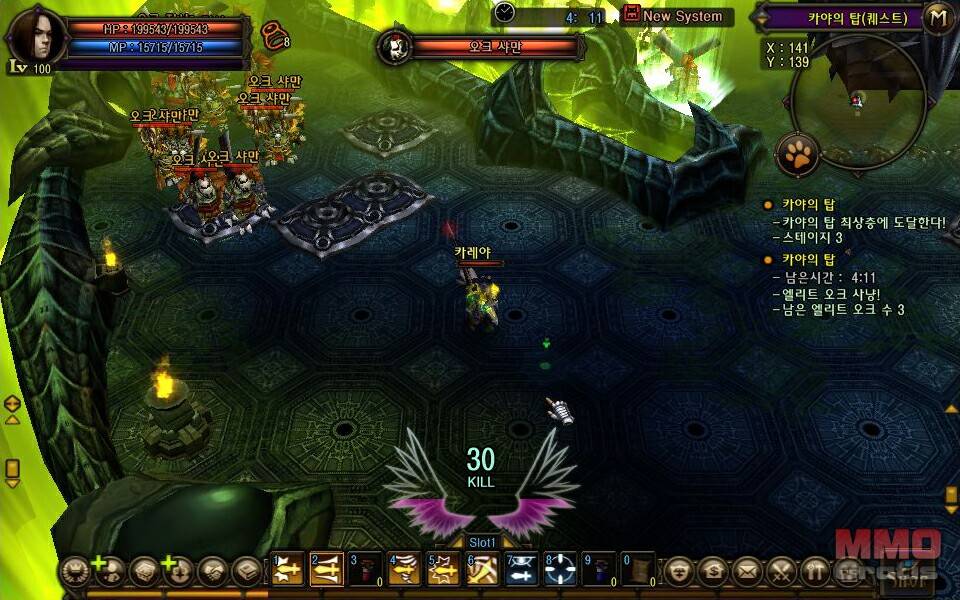Open the crossed swords menu icon
Screen dimensions: 960x600
pos(781,571)
